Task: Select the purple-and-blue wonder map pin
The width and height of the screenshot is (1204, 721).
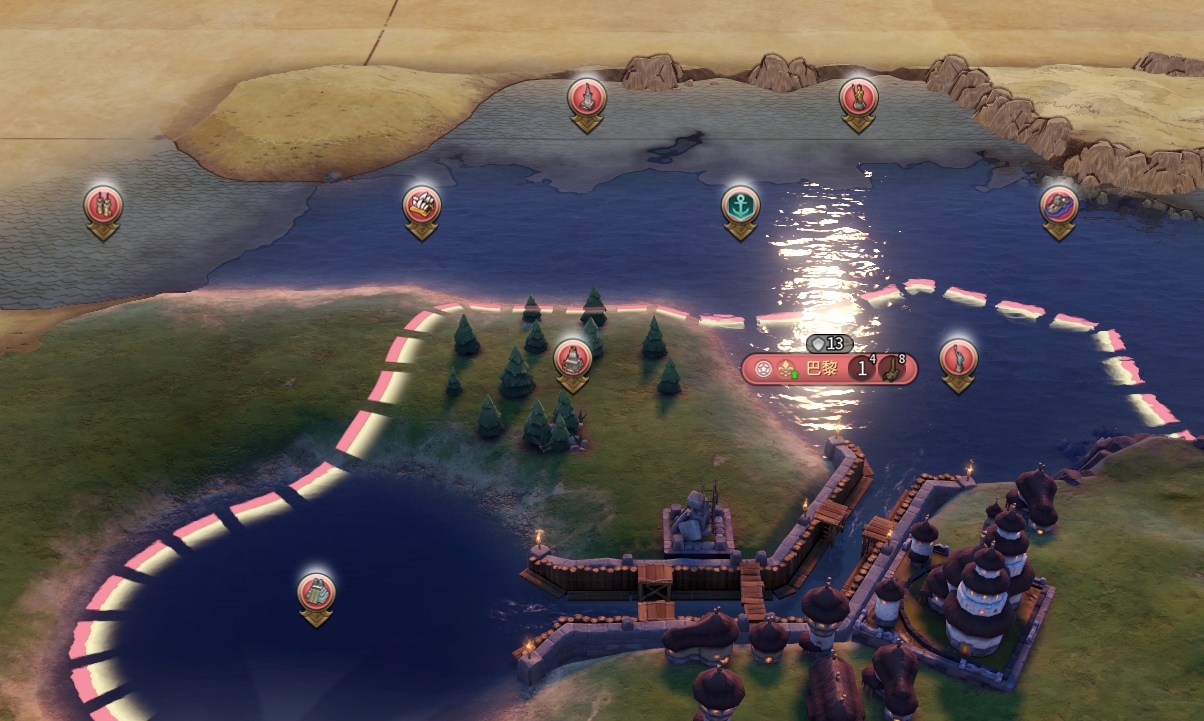Action: [x=1059, y=205]
